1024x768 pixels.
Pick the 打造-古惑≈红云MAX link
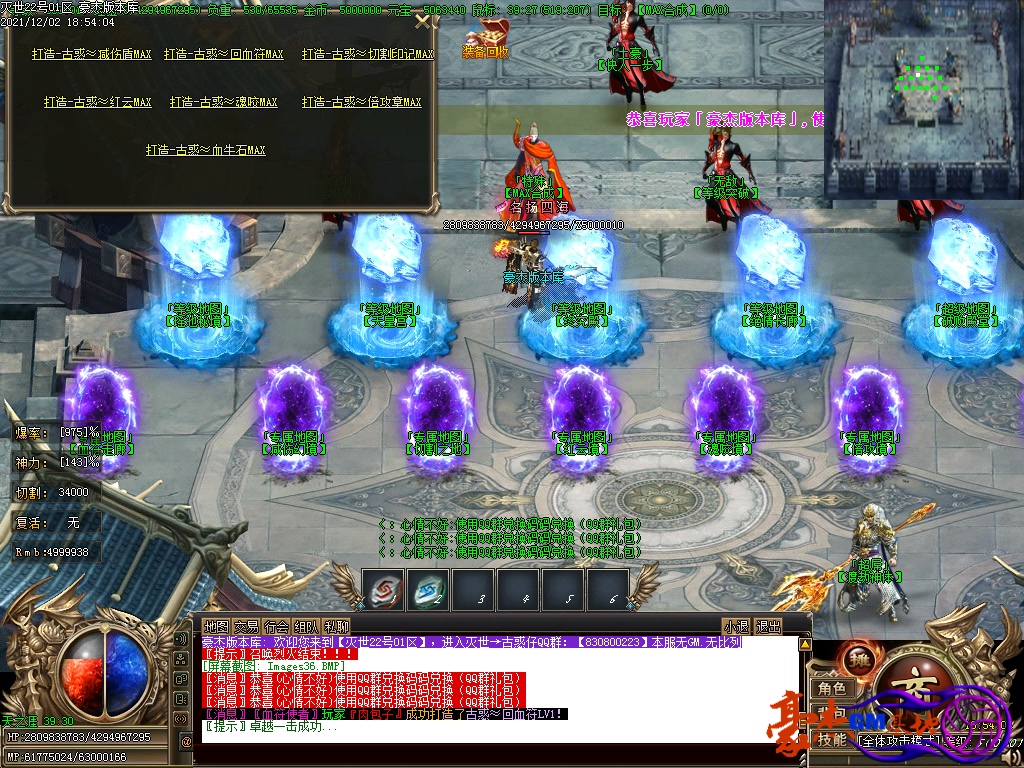point(97,102)
